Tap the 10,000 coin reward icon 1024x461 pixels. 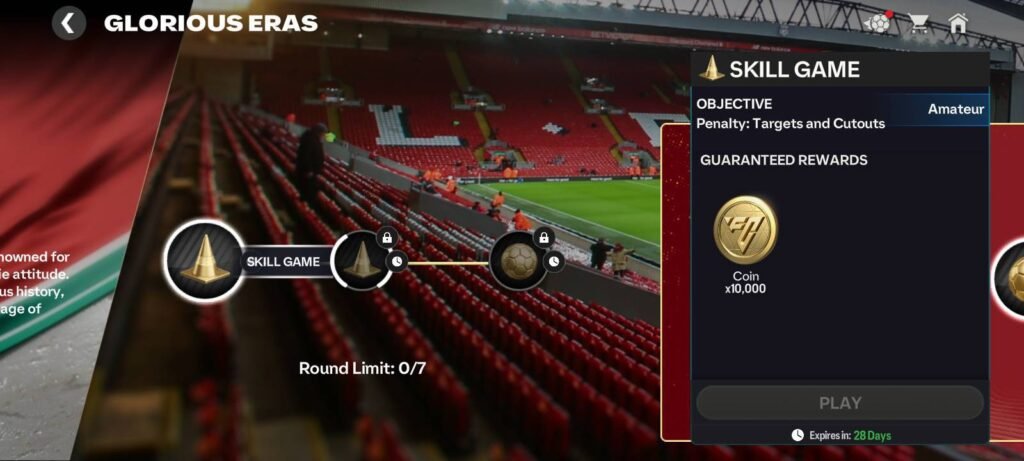coord(745,230)
